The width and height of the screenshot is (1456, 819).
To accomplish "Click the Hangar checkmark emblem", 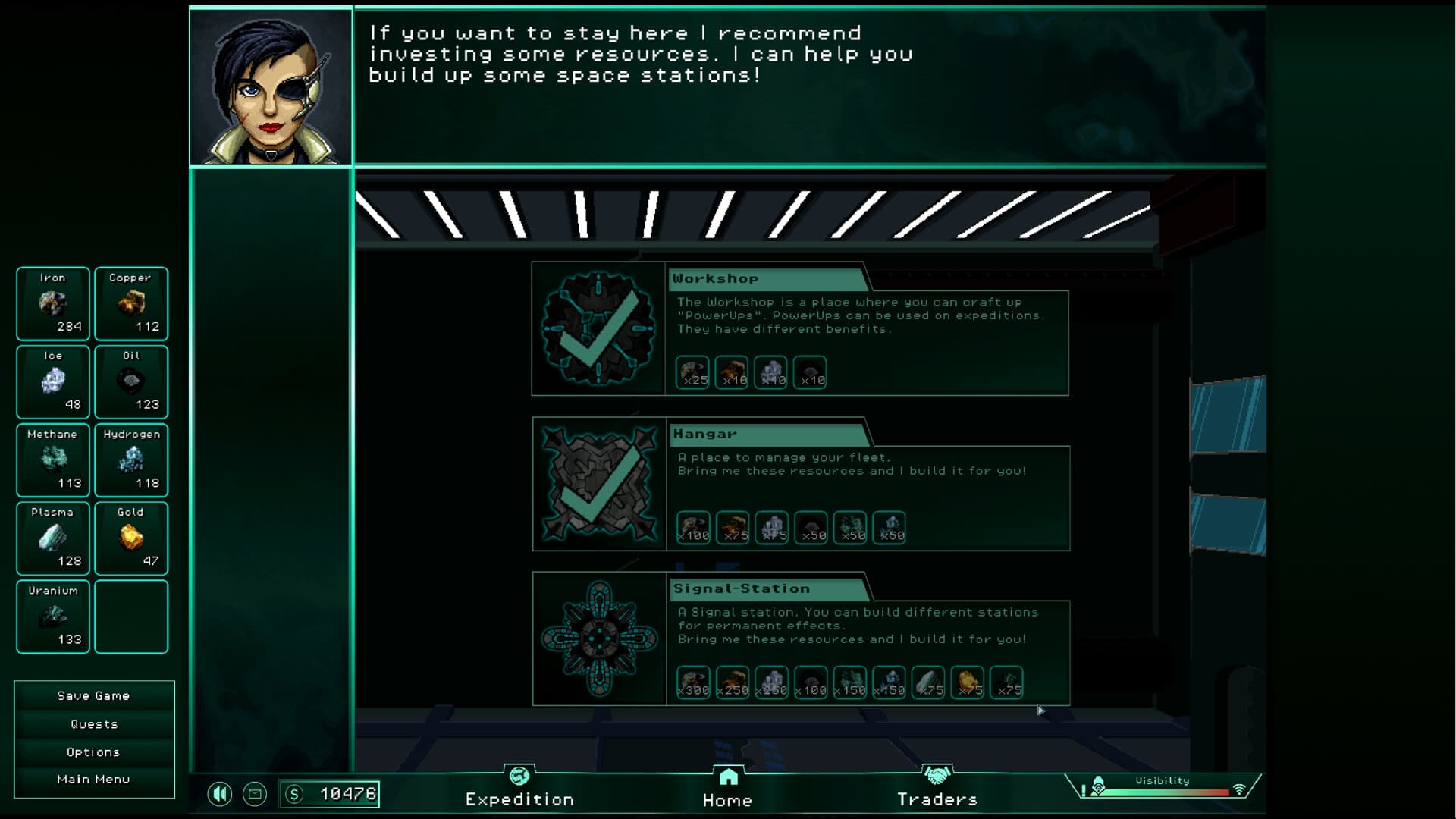I will [599, 483].
